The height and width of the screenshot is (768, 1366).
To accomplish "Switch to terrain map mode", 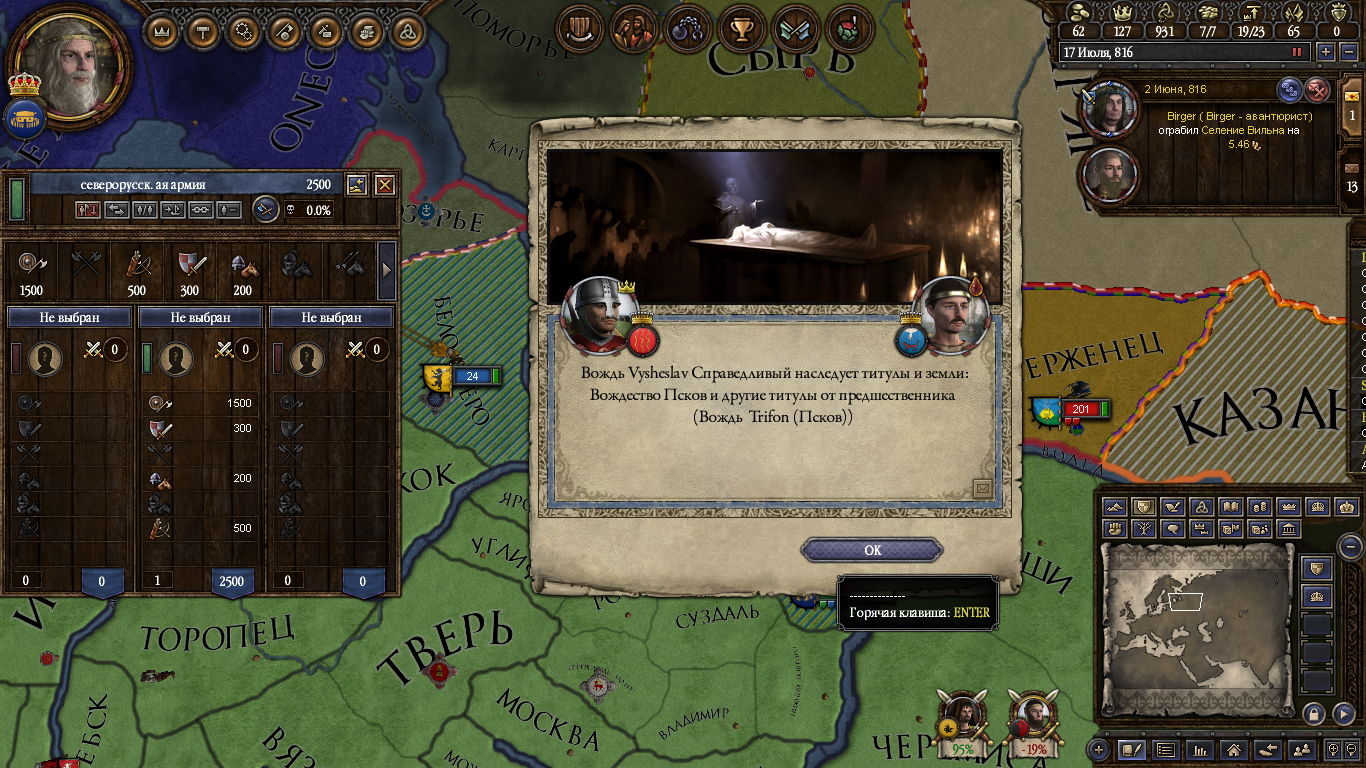I will click(x=1115, y=508).
